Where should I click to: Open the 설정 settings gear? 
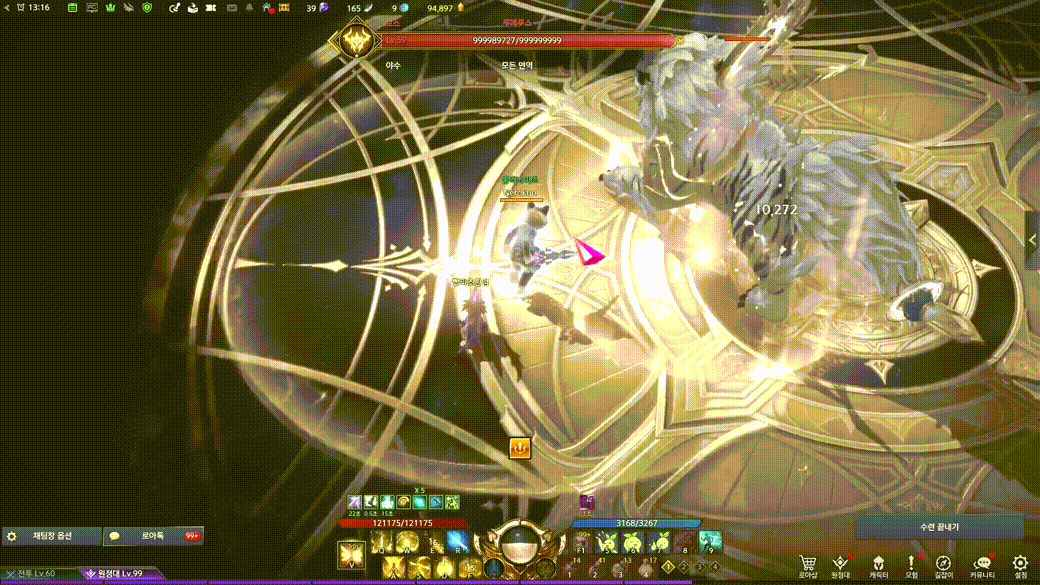coord(1020,564)
